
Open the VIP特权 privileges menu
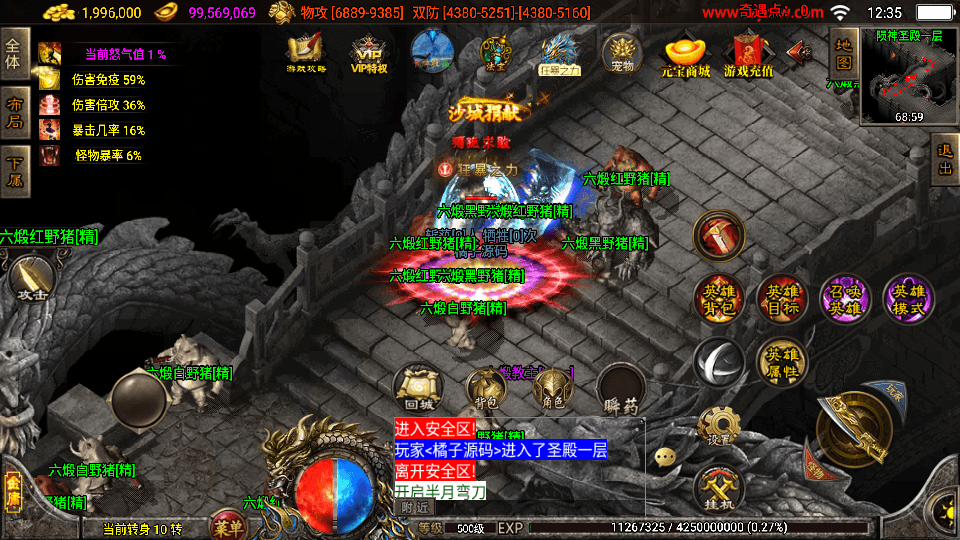pyautogui.click(x=368, y=54)
